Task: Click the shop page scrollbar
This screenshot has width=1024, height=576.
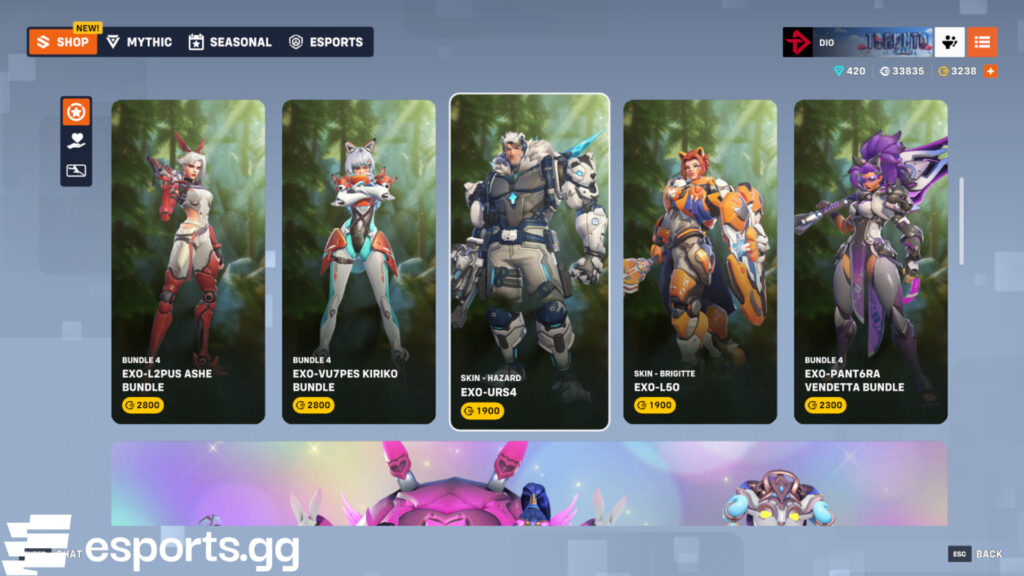Action: pos(962,222)
